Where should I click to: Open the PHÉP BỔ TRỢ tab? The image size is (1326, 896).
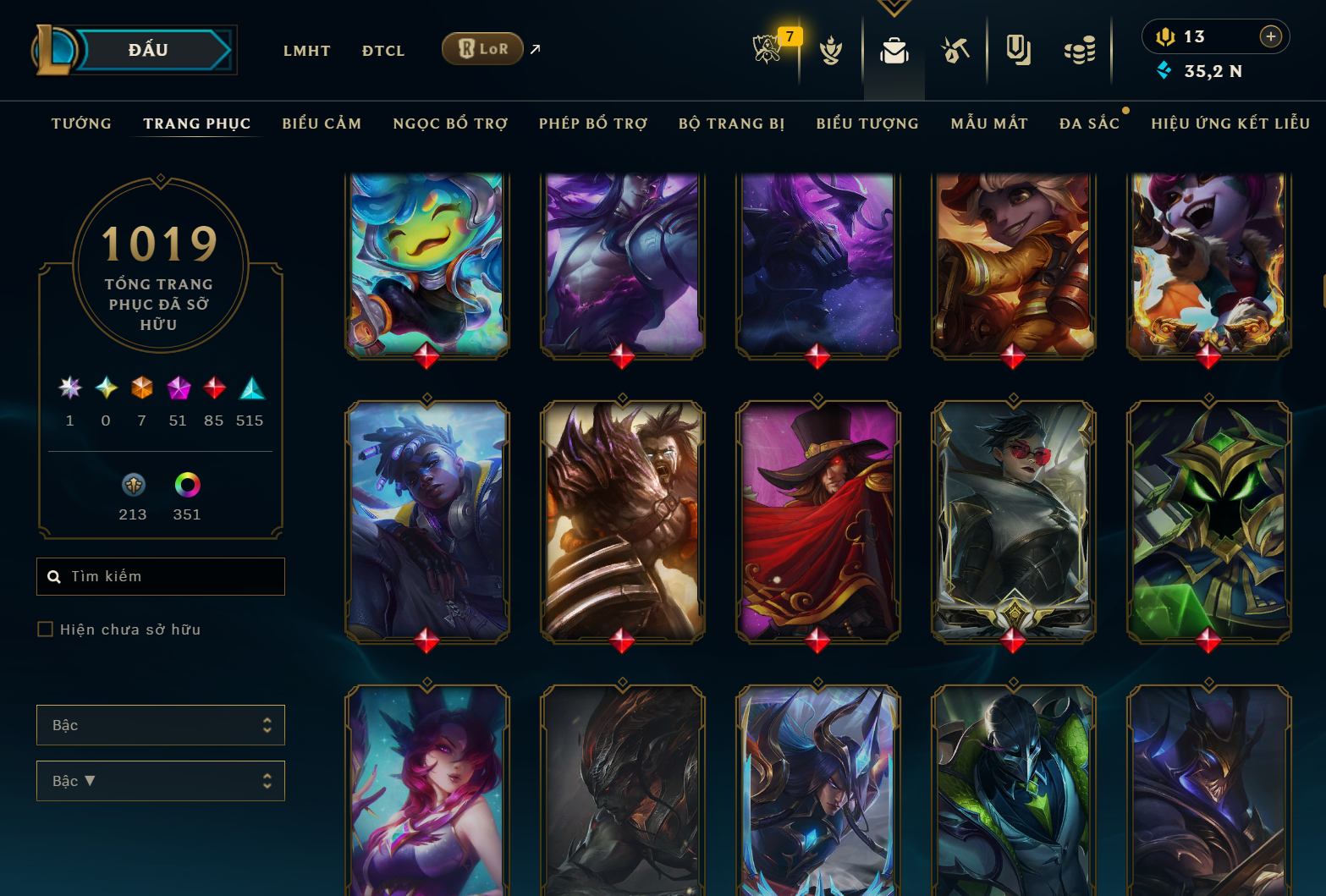click(593, 124)
